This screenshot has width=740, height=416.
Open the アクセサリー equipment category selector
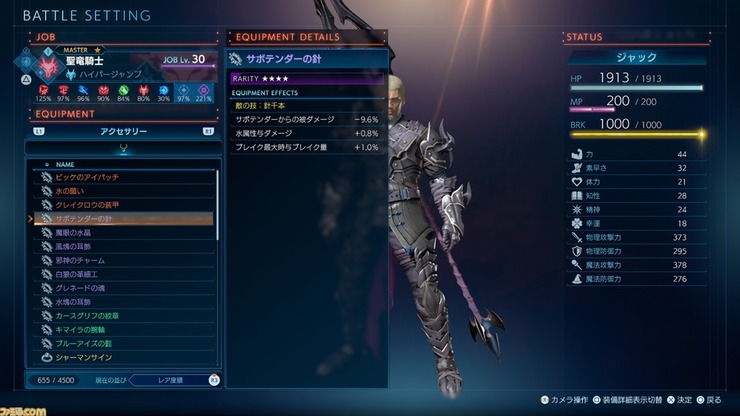coord(125,130)
